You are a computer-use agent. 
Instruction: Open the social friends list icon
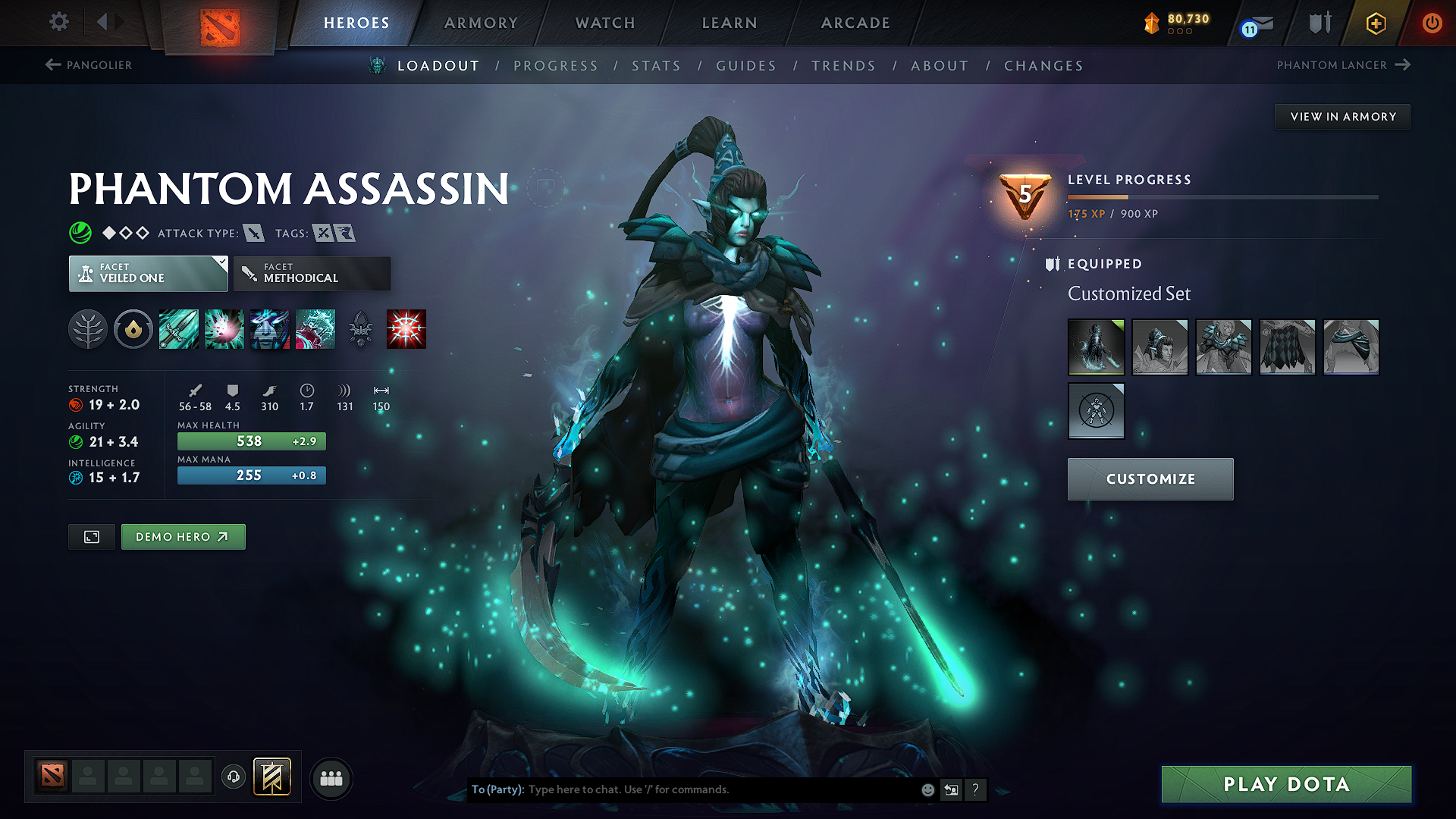[331, 777]
